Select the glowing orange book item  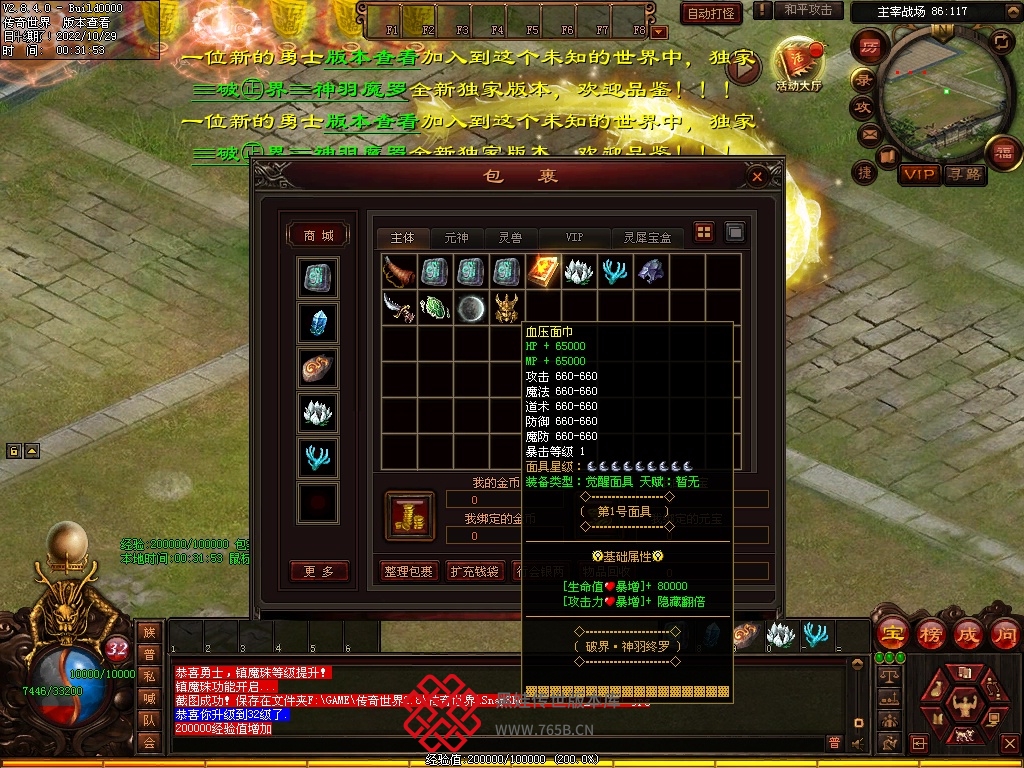[543, 271]
